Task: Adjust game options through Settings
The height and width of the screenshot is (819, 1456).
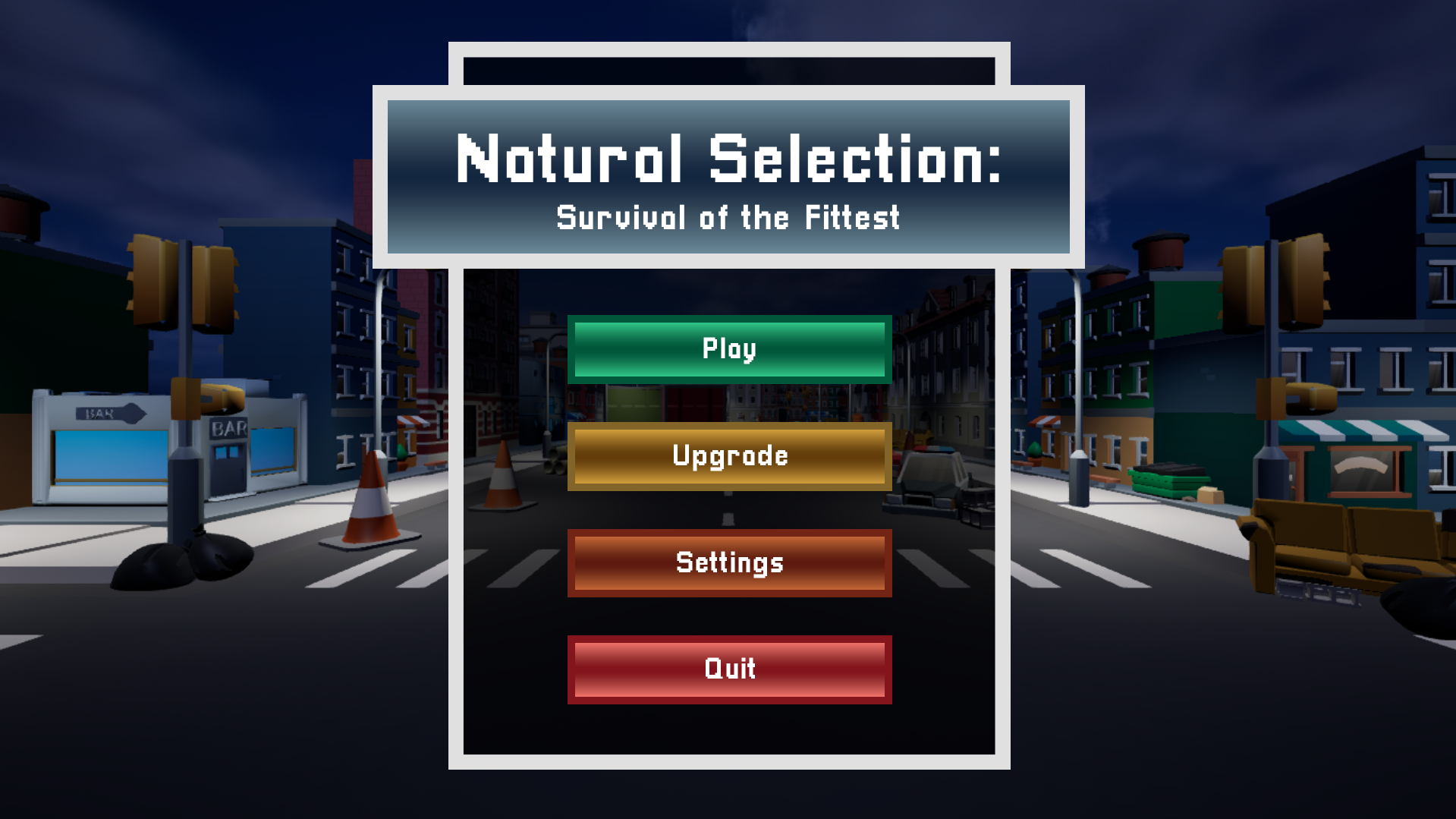Action: pos(728,562)
